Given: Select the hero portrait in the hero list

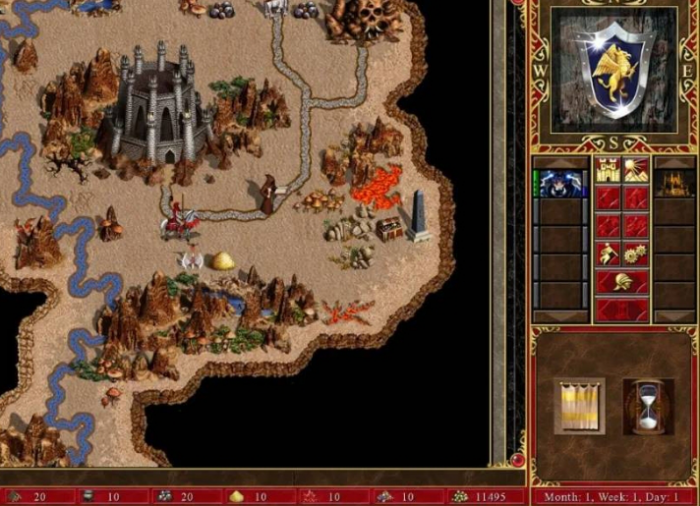Looking at the screenshot, I should coord(562,183).
